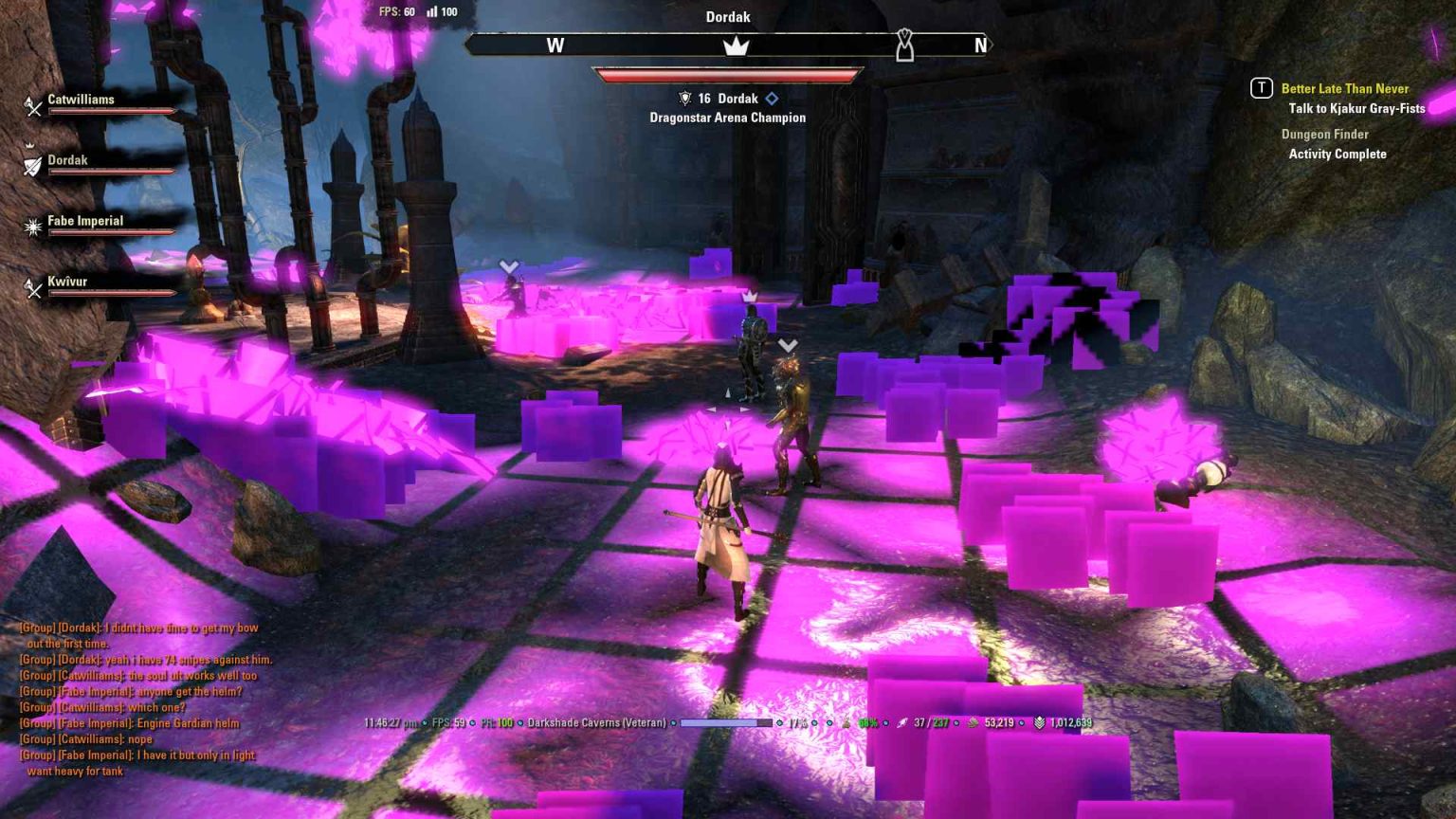This screenshot has width=1456, height=819.
Task: Select Dordak's group frame on the left
Action: [68, 161]
